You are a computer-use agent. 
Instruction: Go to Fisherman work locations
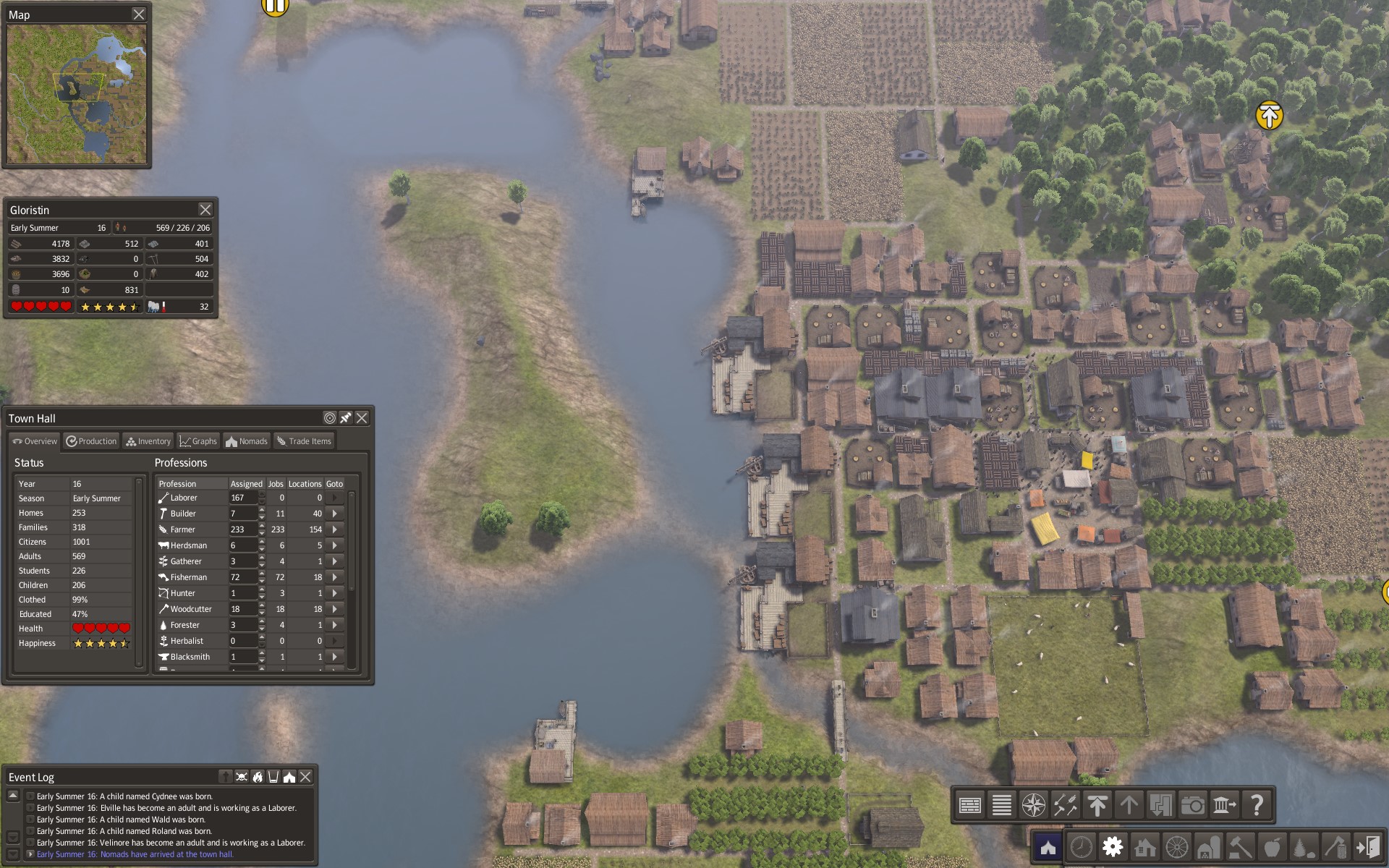click(x=334, y=577)
